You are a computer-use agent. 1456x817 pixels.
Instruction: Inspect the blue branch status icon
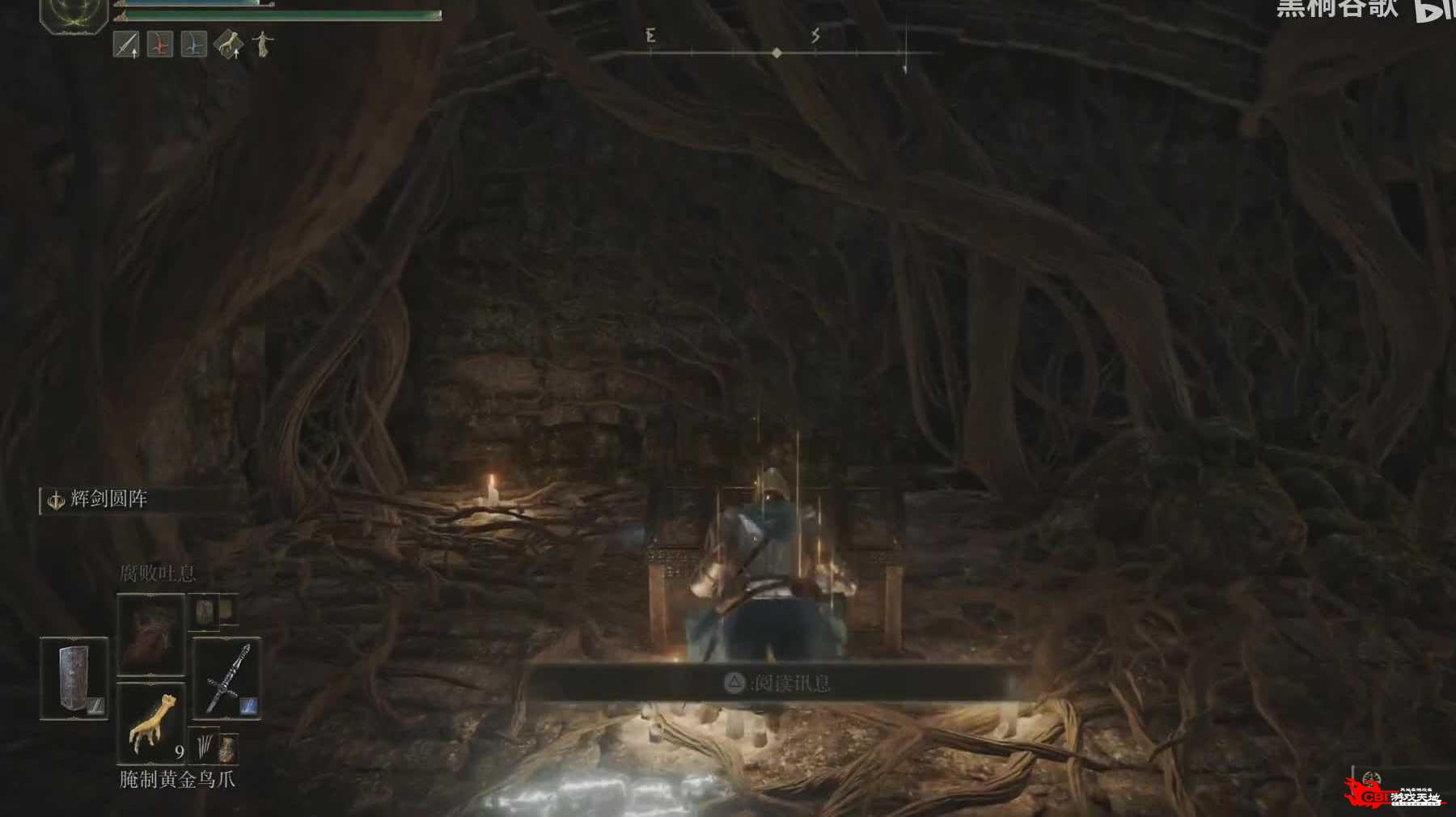(x=194, y=44)
